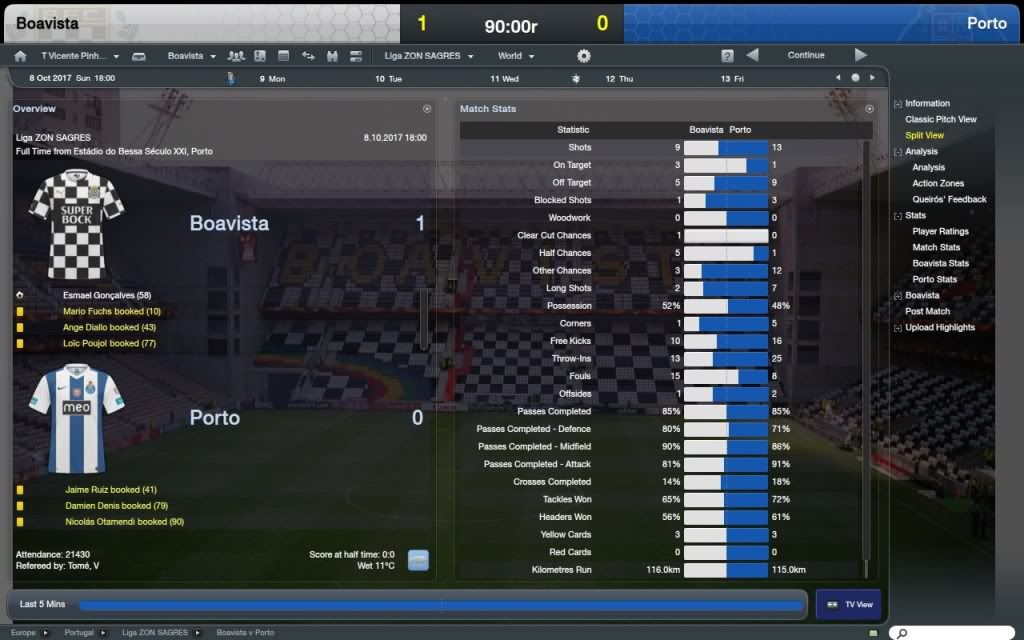Show Queirós' Feedback
Screen dimensions: 1024x640
pyautogui.click(x=949, y=199)
